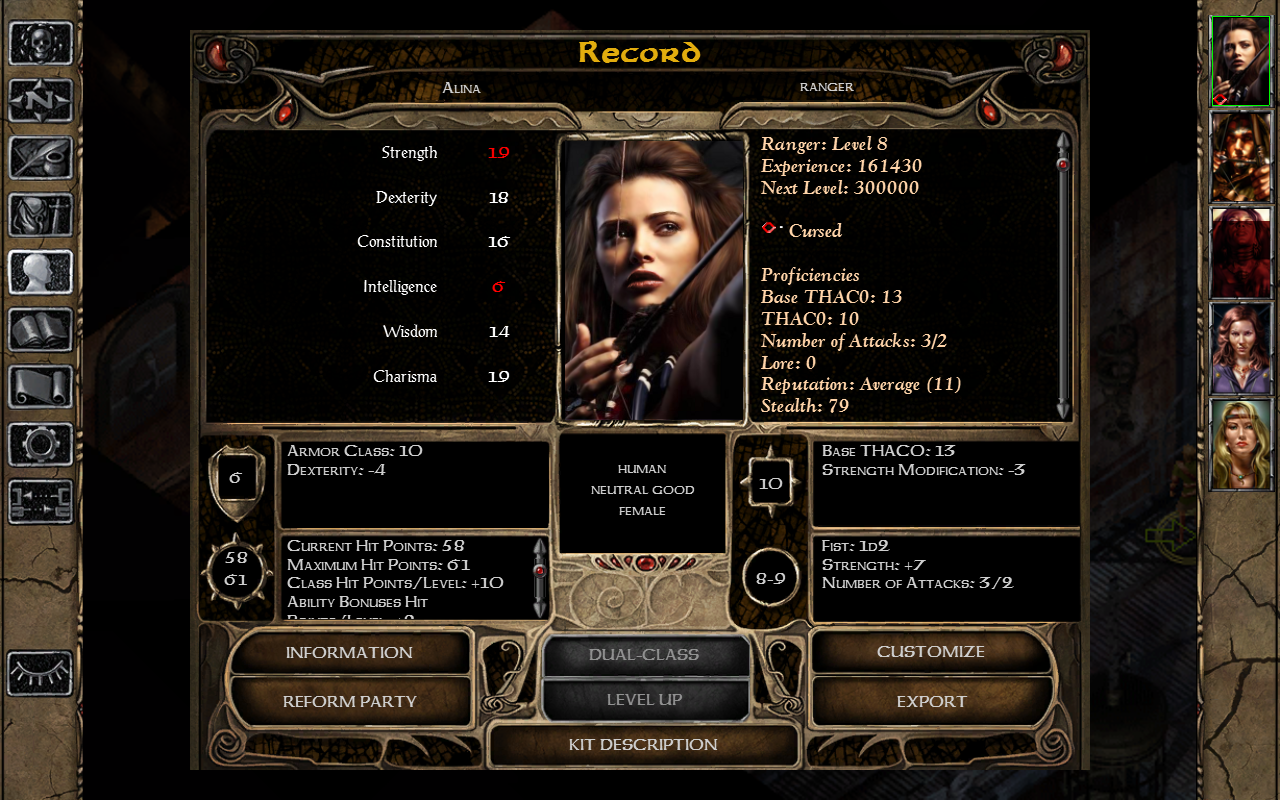1280x800 pixels.
Task: Open the mage spellbook icon
Action: (x=41, y=329)
